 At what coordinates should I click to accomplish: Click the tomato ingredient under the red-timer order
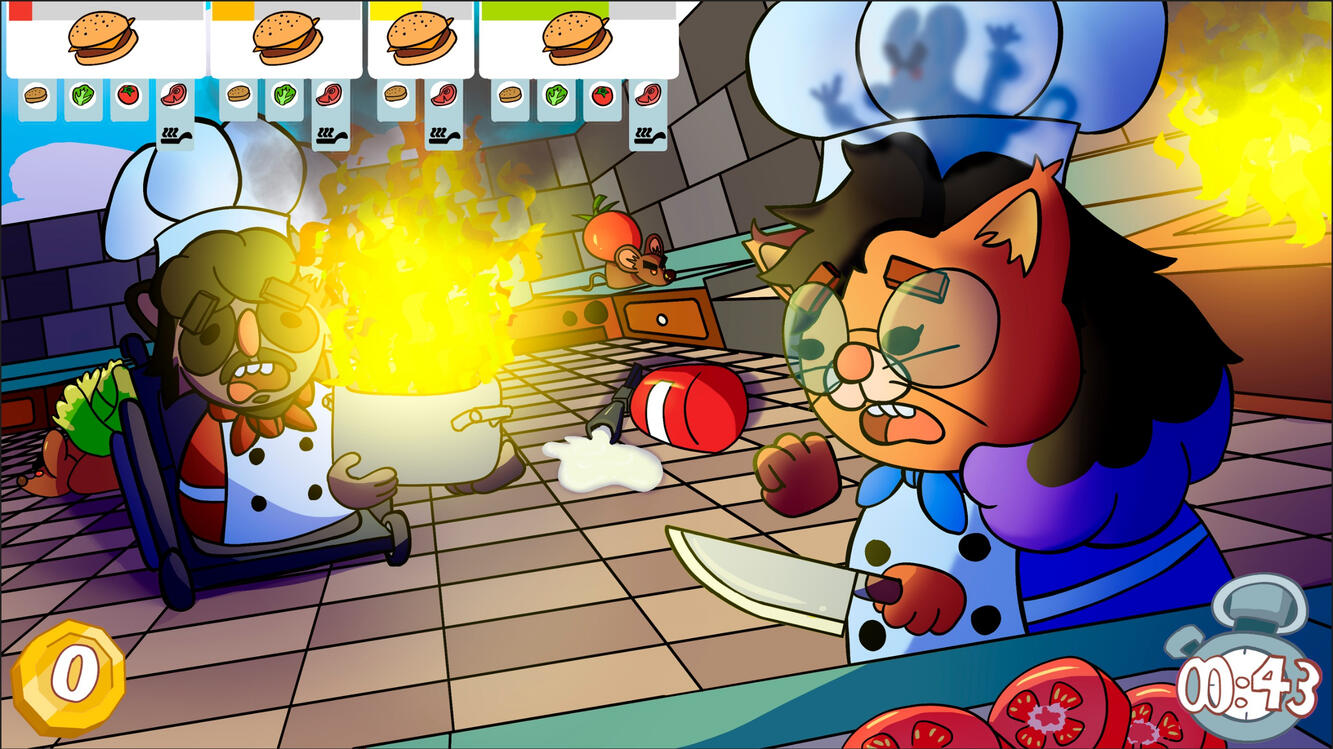pos(128,96)
